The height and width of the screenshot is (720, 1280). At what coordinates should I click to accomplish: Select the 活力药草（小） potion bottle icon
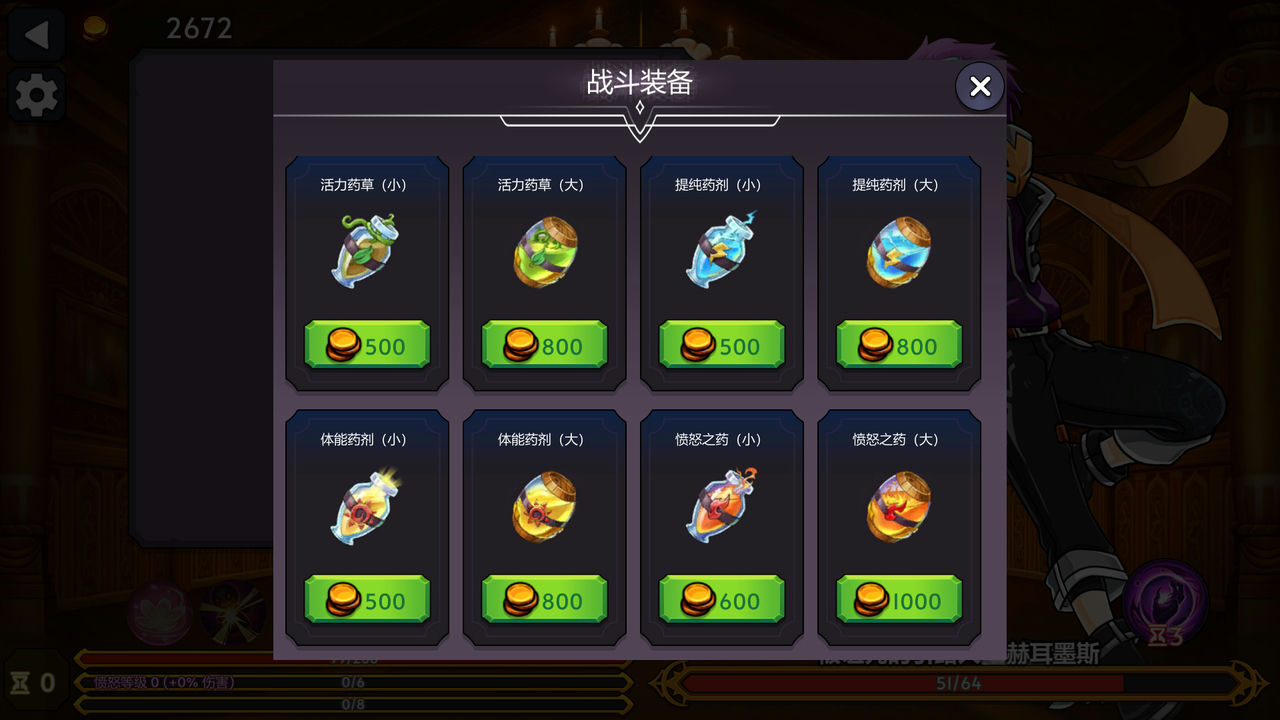click(366, 252)
